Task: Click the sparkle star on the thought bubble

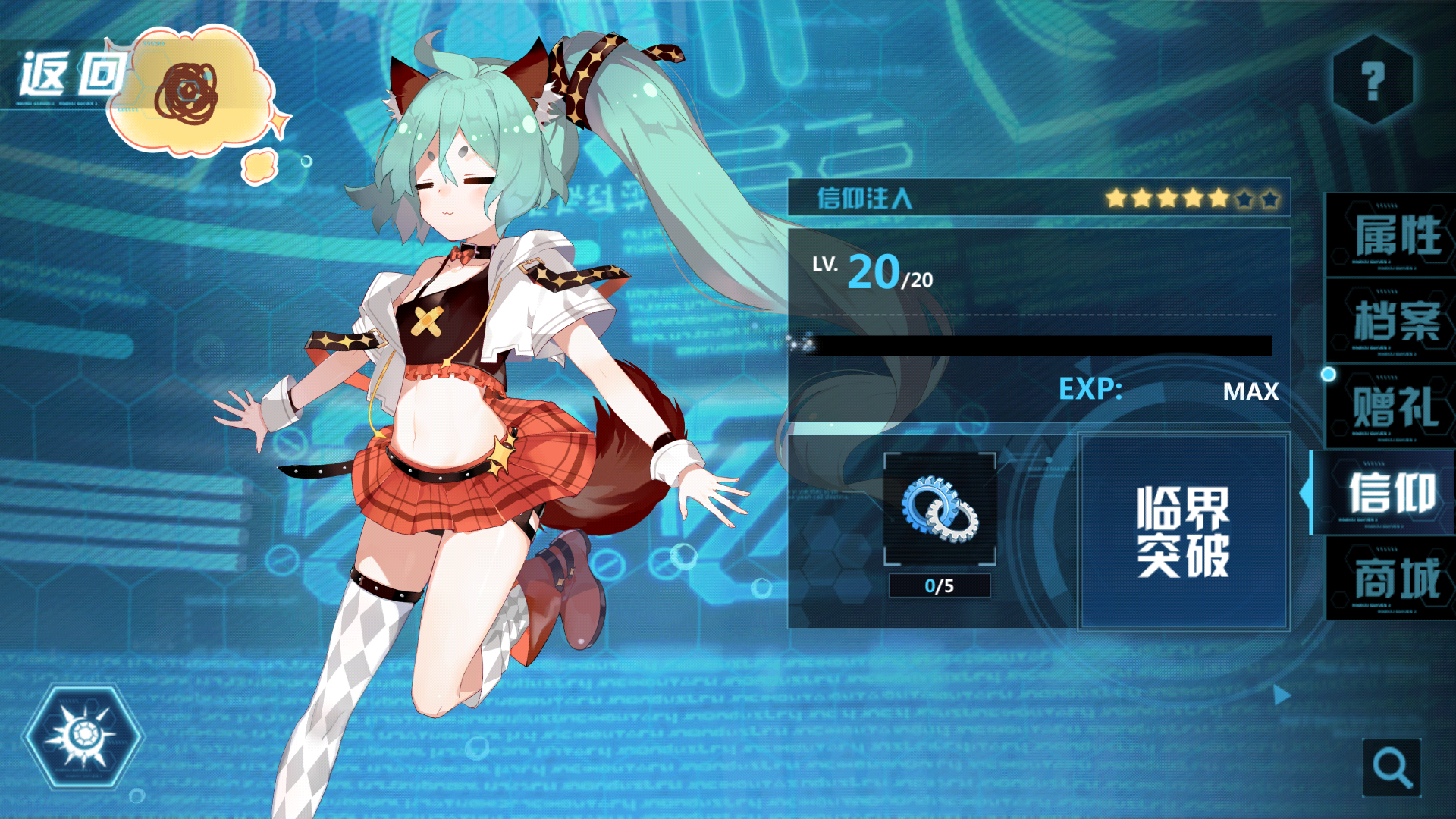Action: point(279,119)
